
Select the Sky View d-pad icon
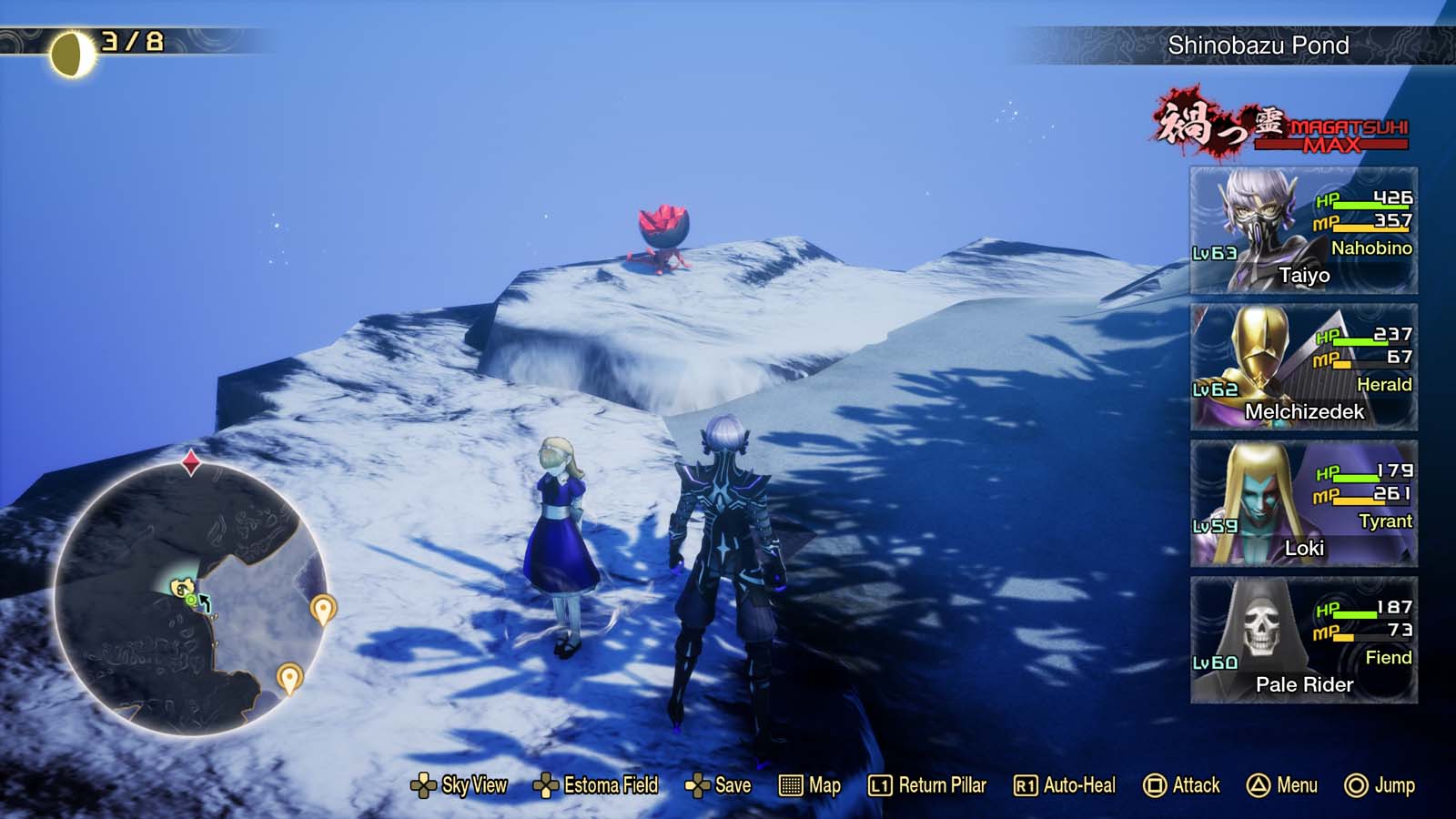tap(424, 784)
